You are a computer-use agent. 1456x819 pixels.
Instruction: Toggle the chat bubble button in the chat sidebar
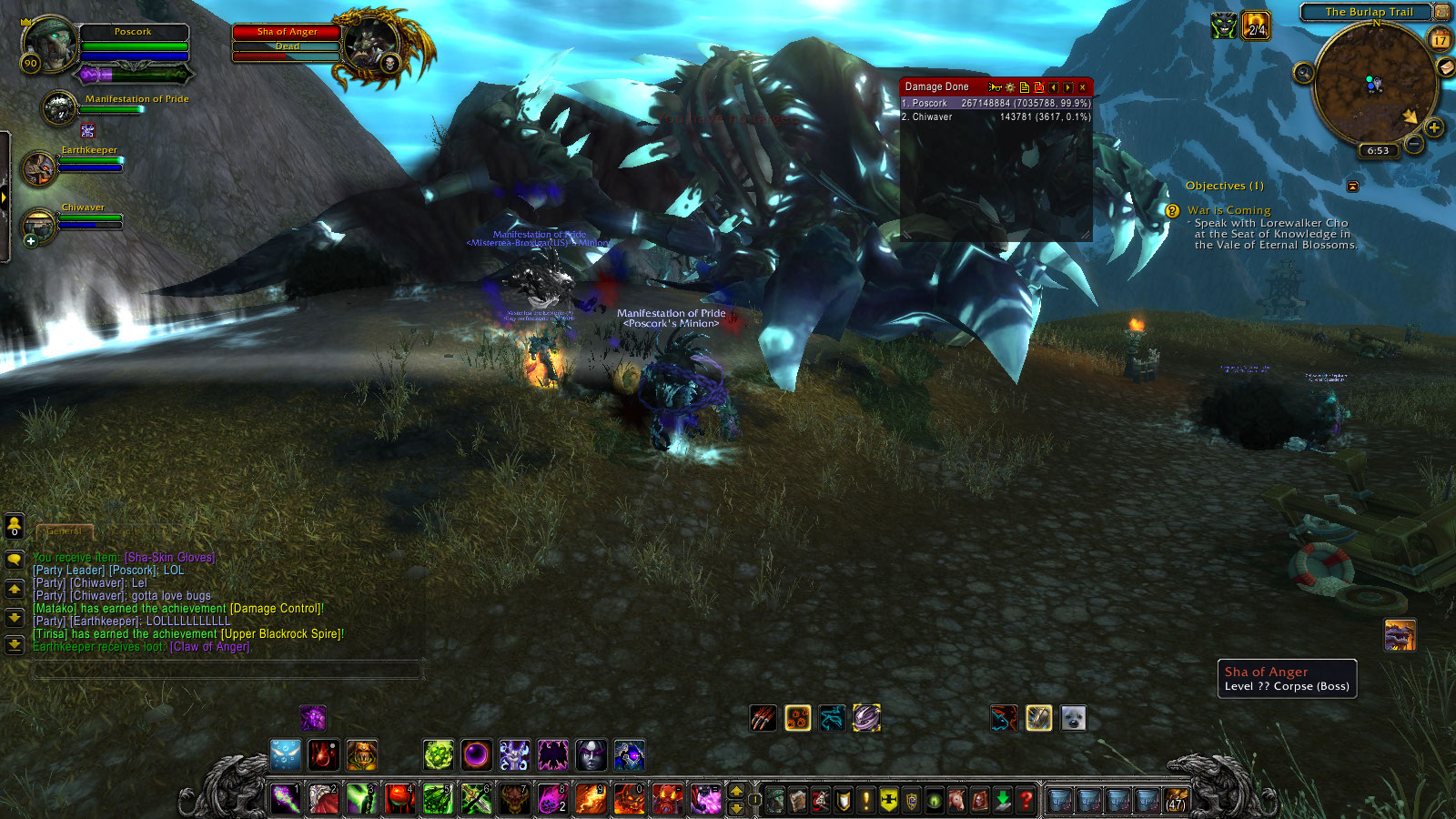point(15,561)
